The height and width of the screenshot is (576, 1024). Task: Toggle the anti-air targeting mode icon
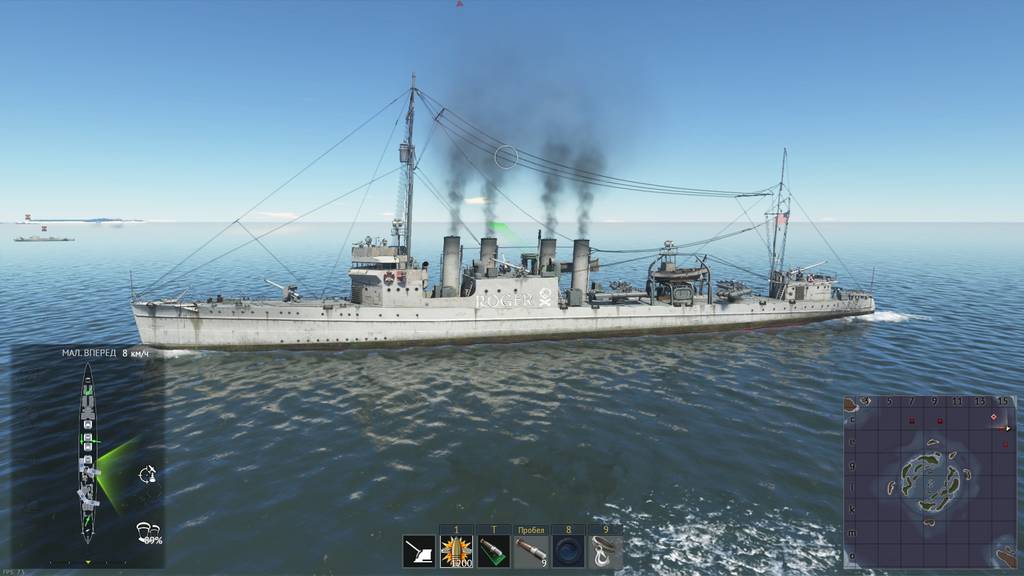click(147, 474)
